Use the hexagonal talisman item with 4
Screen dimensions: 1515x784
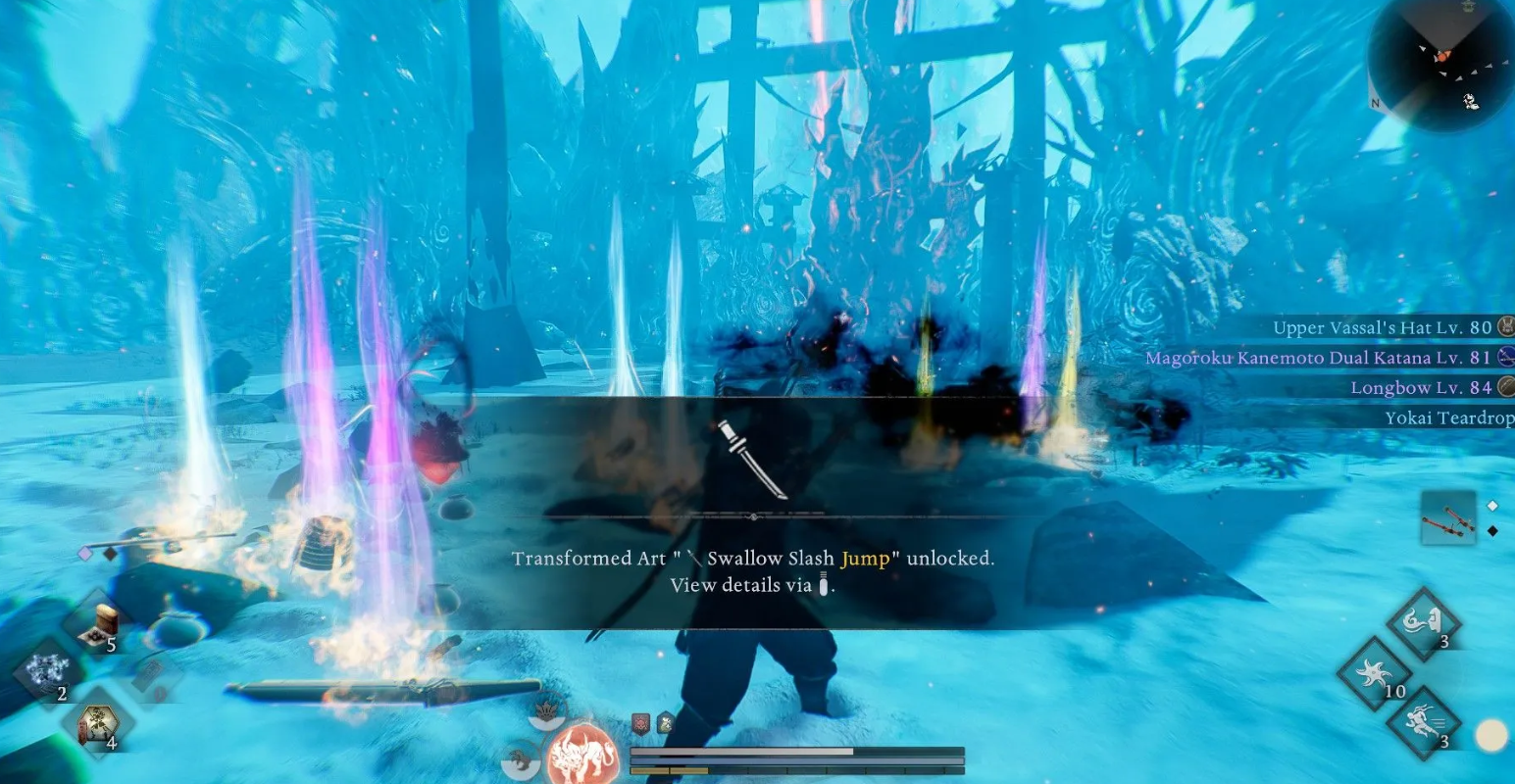[x=100, y=727]
